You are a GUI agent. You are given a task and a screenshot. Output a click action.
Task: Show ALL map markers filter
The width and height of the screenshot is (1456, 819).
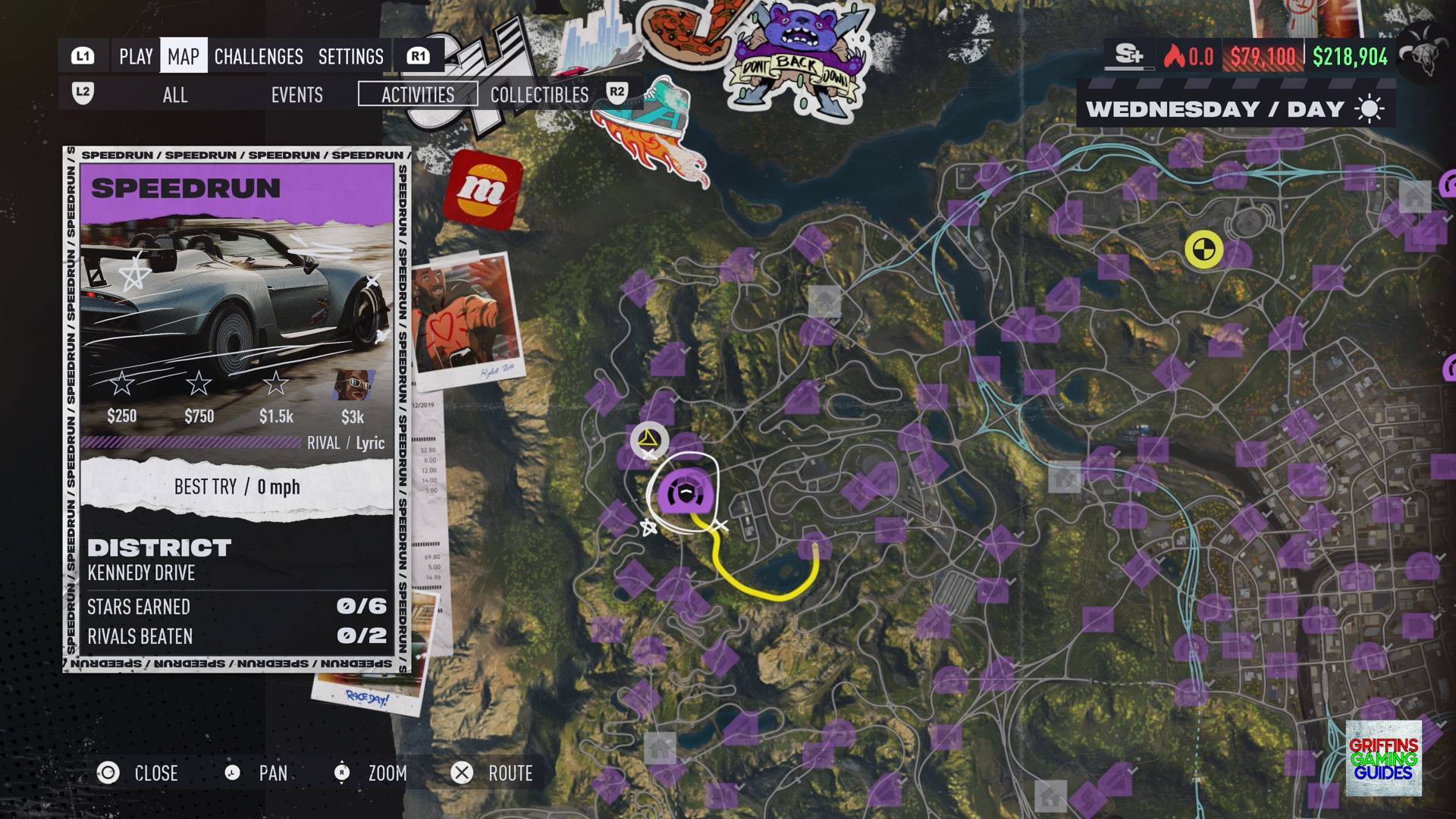point(175,95)
